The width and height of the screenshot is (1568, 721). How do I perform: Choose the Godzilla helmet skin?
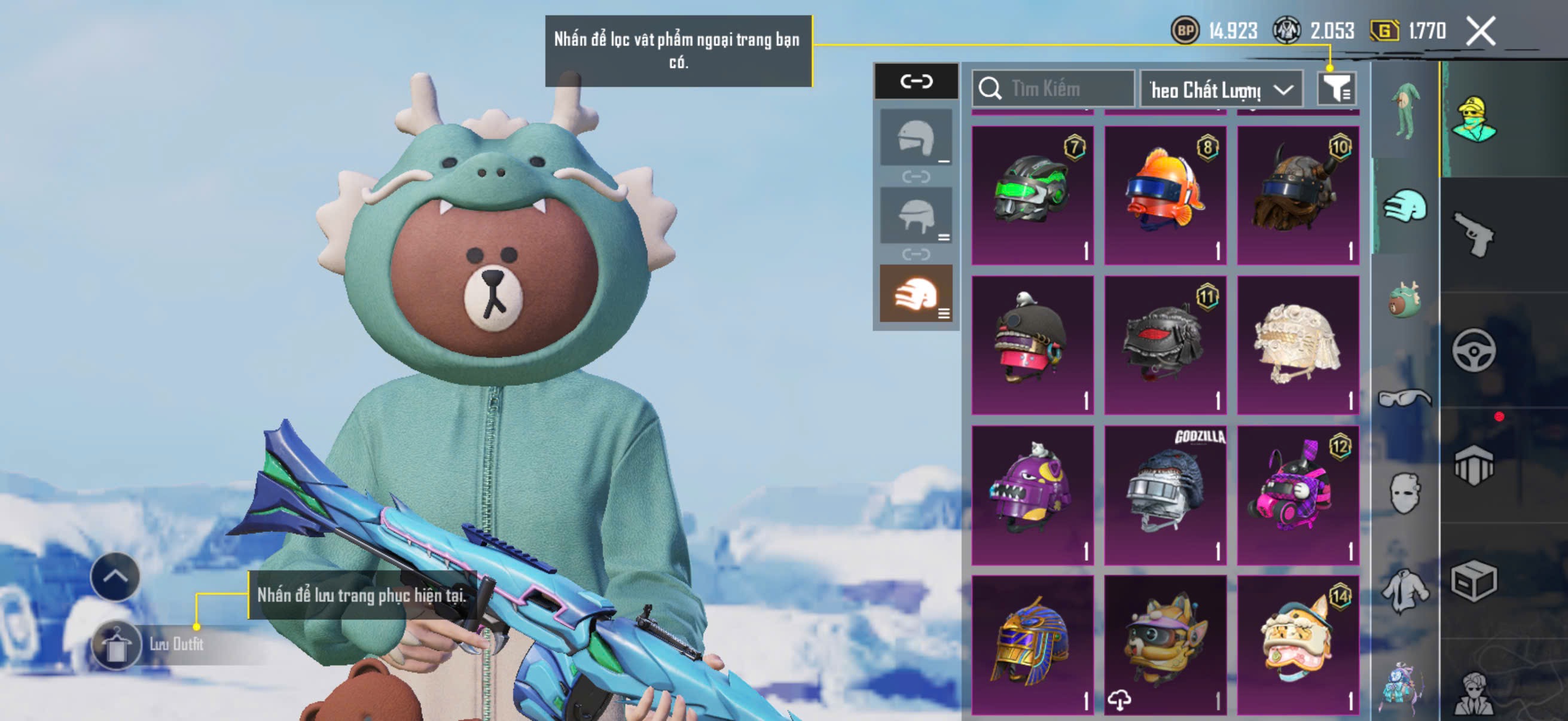click(x=1164, y=494)
